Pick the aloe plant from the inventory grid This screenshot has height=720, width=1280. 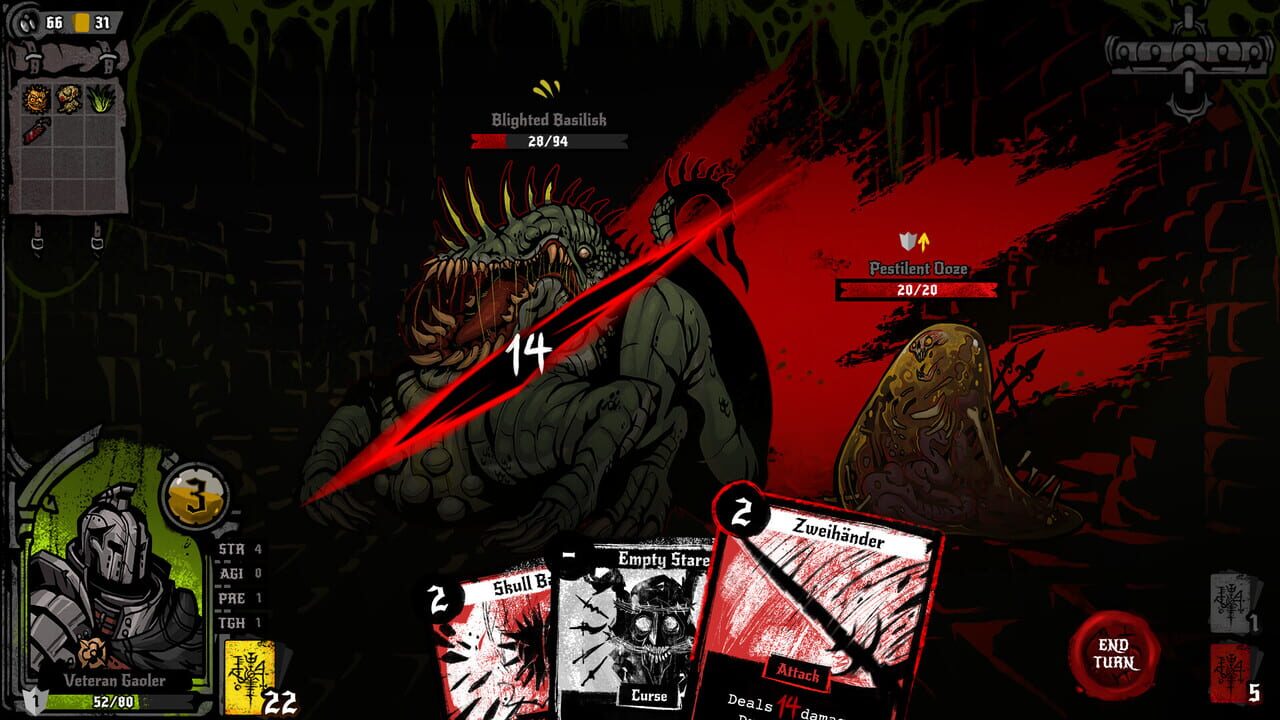[103, 100]
